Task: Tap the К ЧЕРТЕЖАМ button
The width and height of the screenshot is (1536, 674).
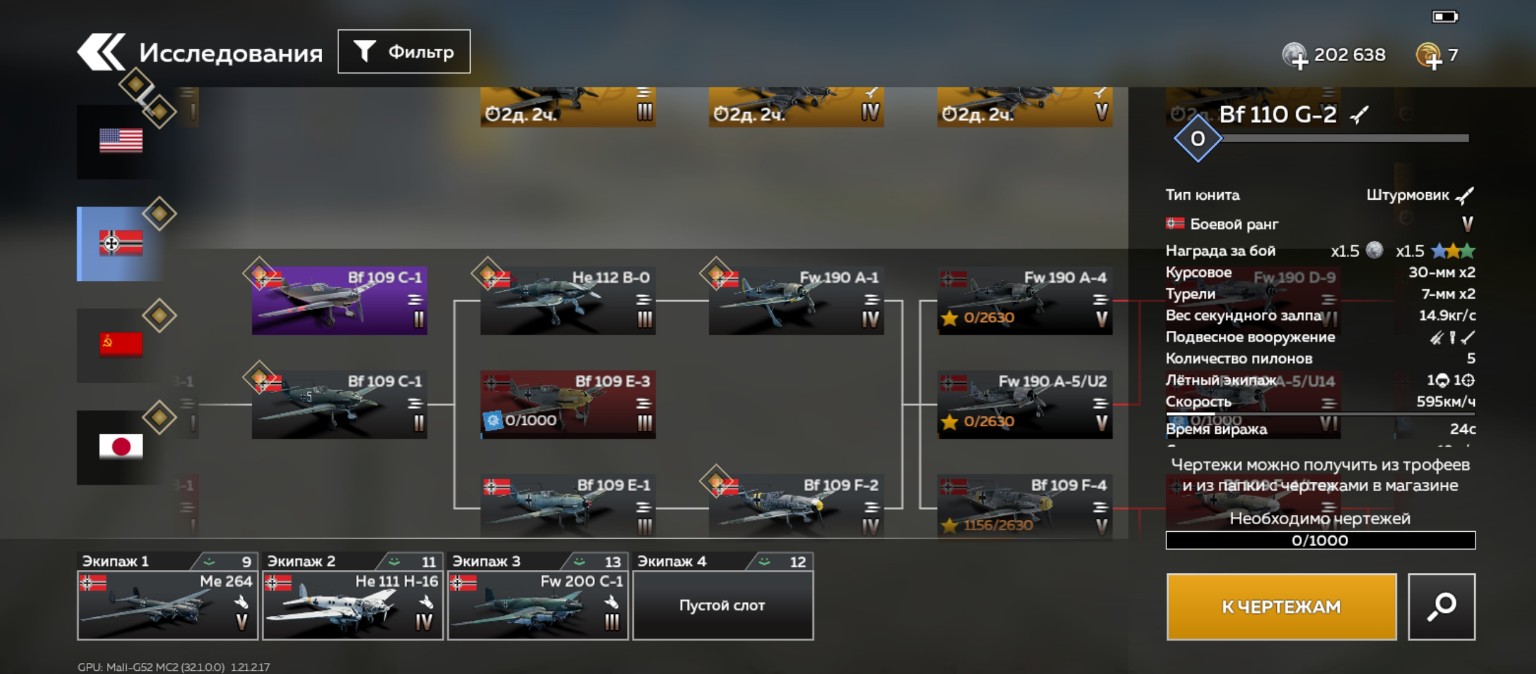Action: pos(1281,606)
